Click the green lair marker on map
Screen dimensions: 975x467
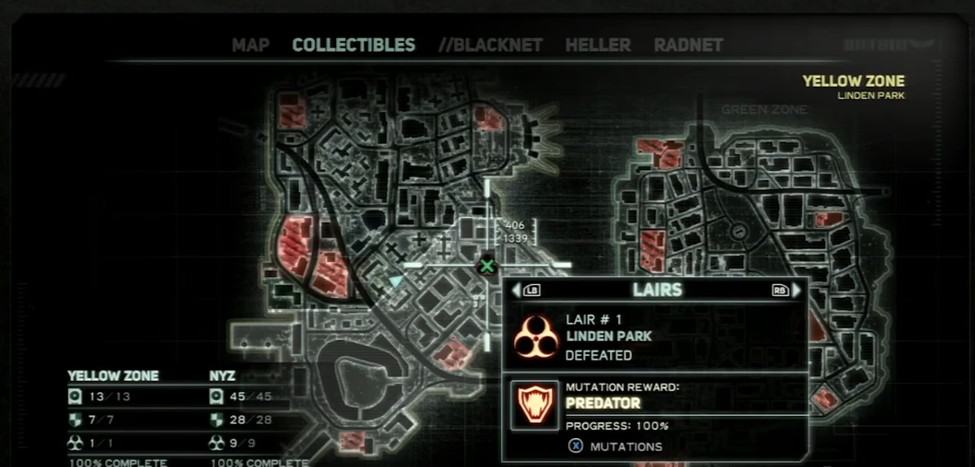[x=487, y=265]
